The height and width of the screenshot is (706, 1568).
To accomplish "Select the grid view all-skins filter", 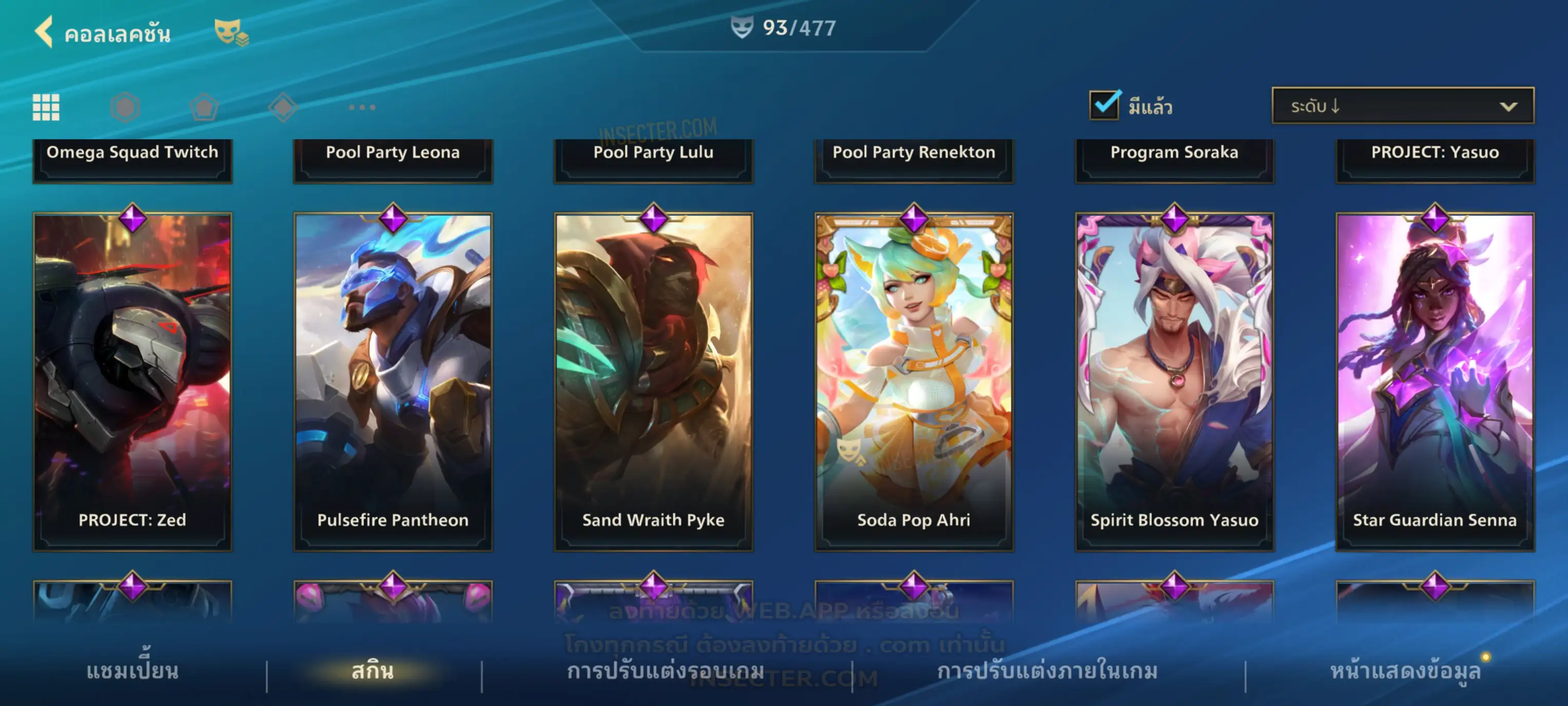I will click(x=46, y=107).
